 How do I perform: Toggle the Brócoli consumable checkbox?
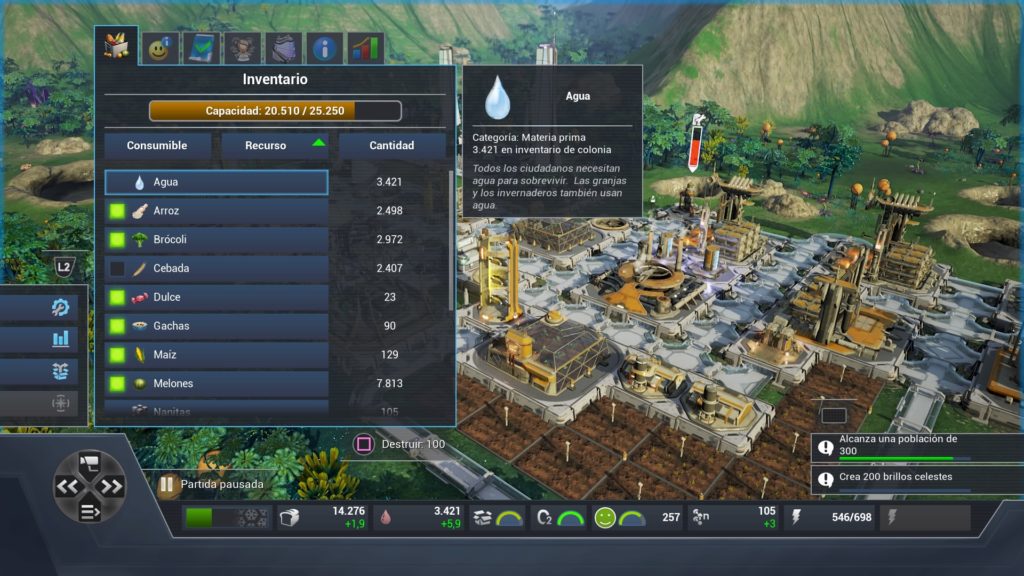[117, 240]
